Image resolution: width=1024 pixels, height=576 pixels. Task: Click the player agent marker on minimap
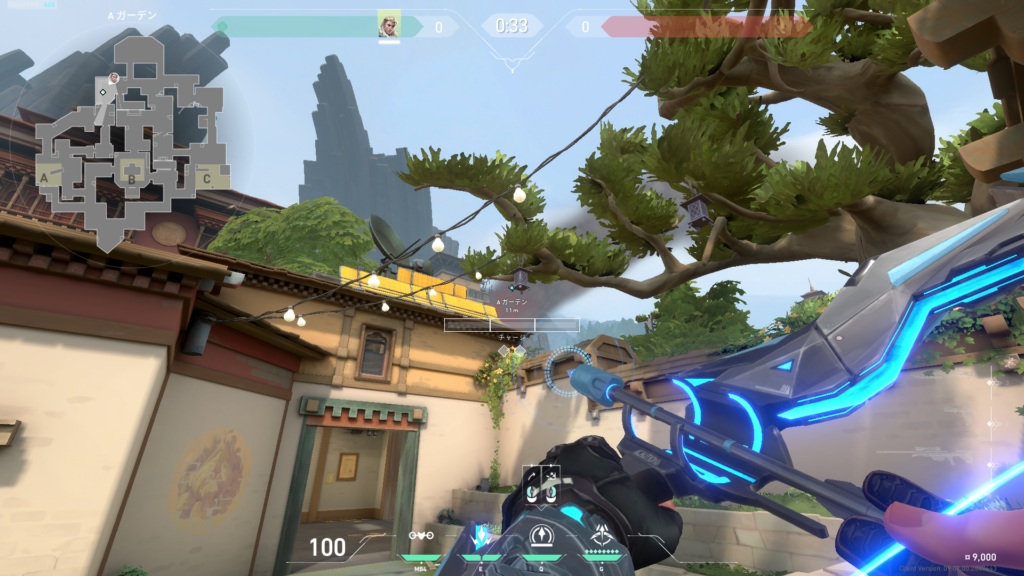point(114,78)
